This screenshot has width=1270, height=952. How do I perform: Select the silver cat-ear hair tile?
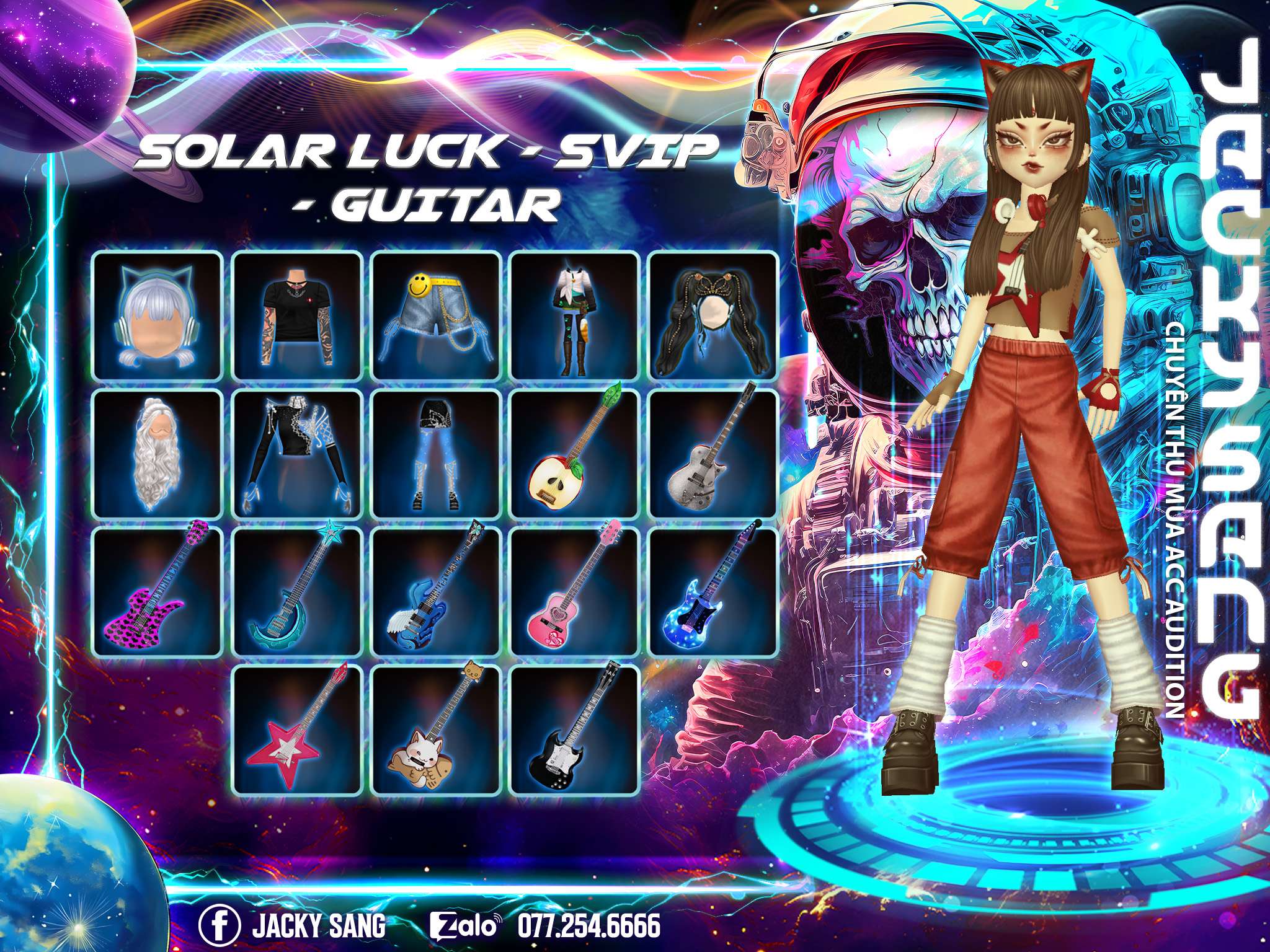click(158, 315)
